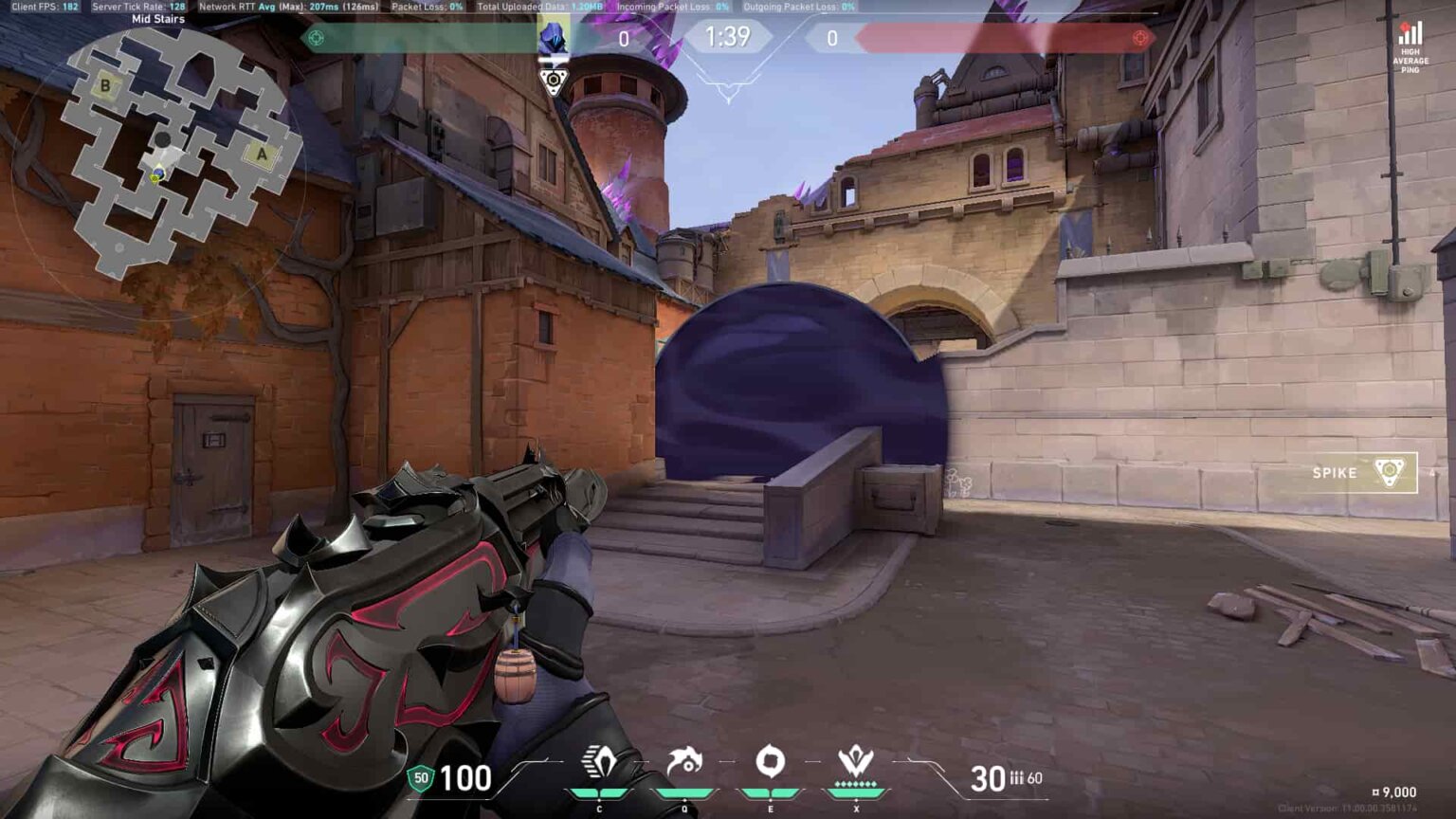This screenshot has width=1456, height=819.
Task: Click the Omen agent portrait
Action: 553,37
